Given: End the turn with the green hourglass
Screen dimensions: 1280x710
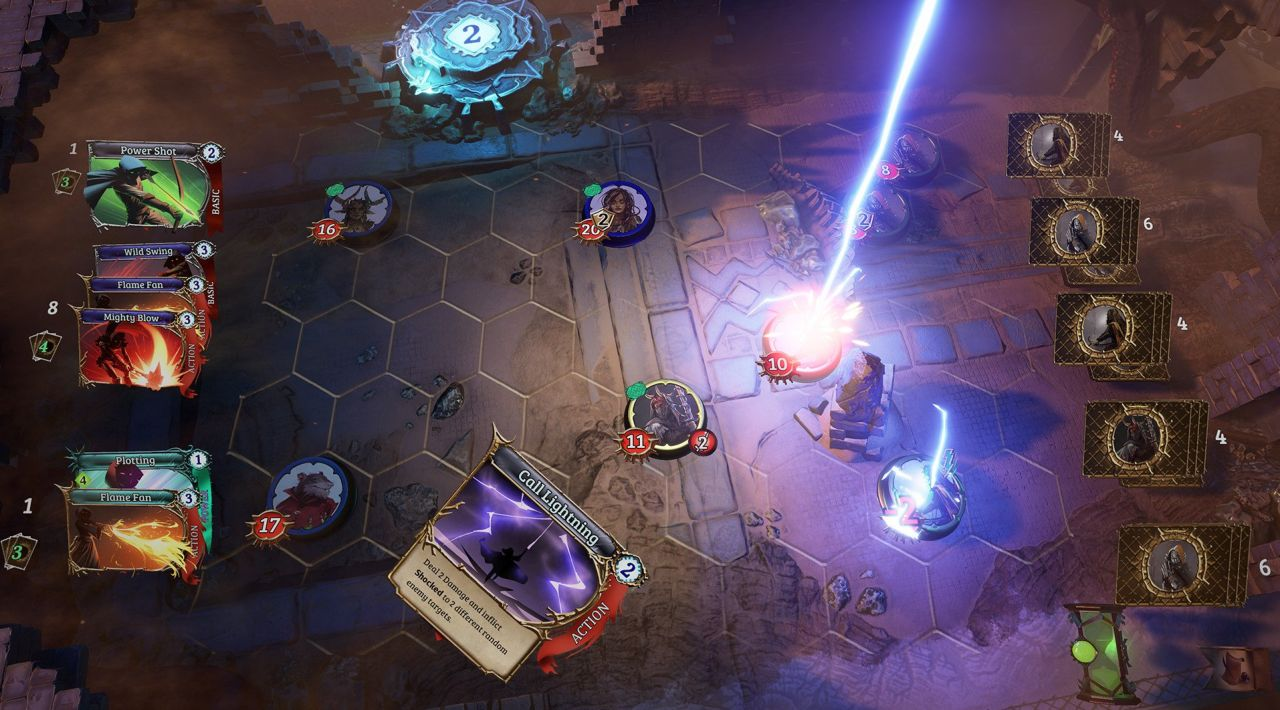Looking at the screenshot, I should [1099, 650].
